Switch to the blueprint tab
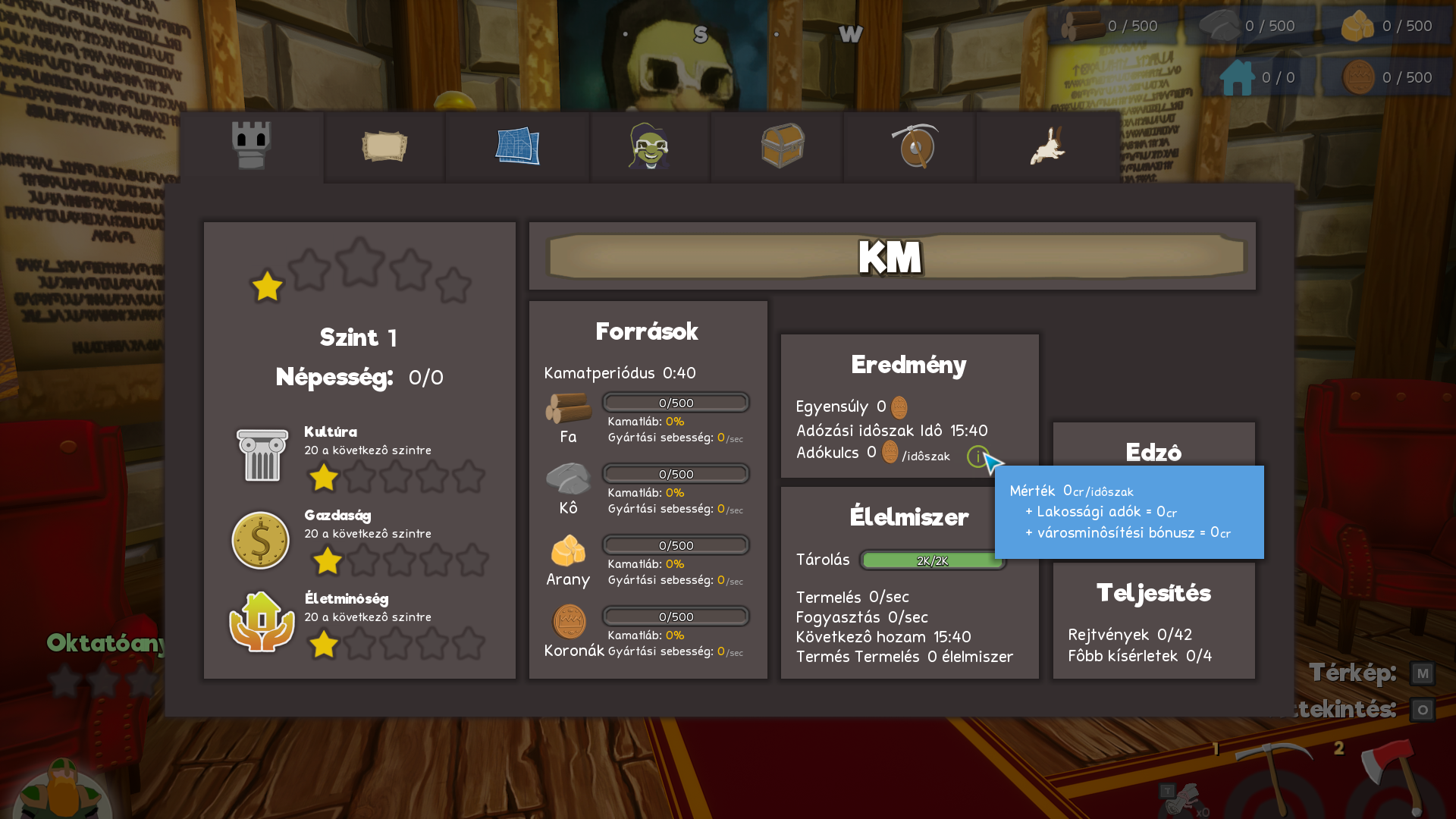Screen dimensions: 1456x819 click(x=517, y=146)
